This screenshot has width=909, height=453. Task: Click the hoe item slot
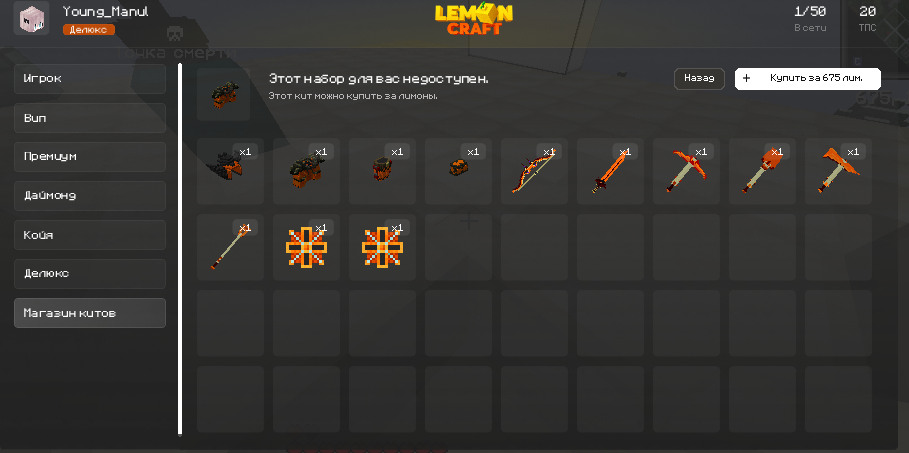[x=230, y=247]
